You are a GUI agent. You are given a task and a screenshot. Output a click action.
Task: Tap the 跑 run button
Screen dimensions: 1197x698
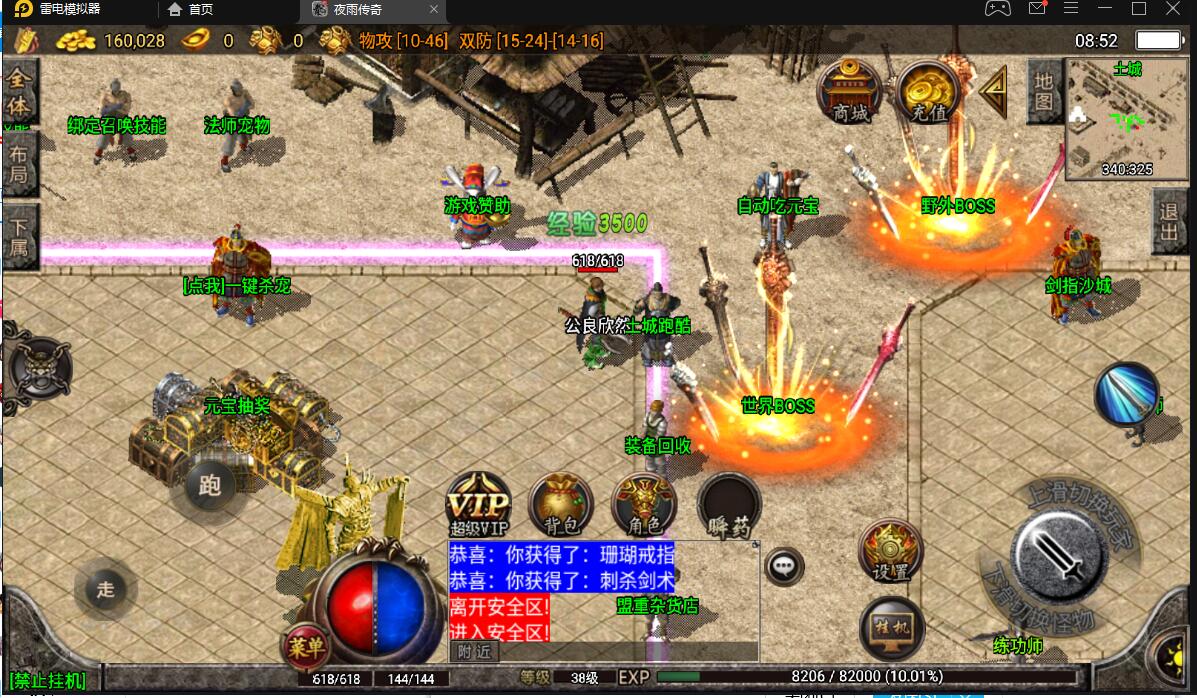(210, 486)
